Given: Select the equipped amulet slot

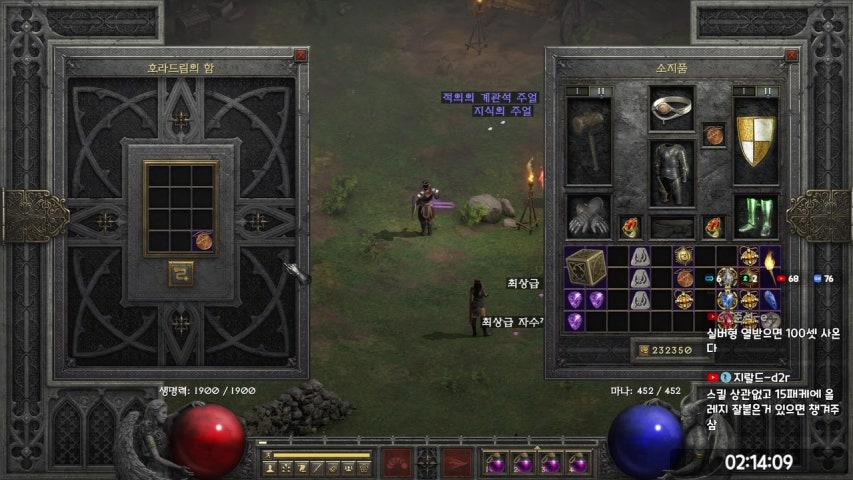Looking at the screenshot, I should pyautogui.click(x=714, y=135).
